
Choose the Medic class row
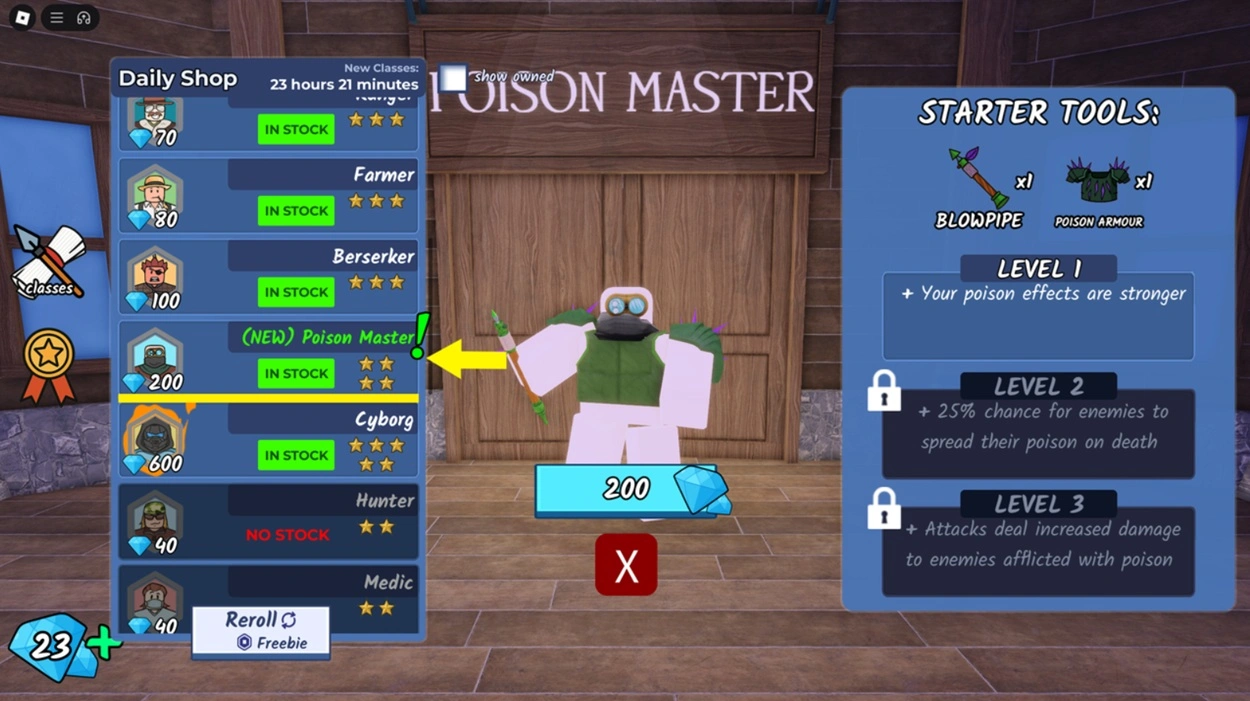click(x=268, y=598)
